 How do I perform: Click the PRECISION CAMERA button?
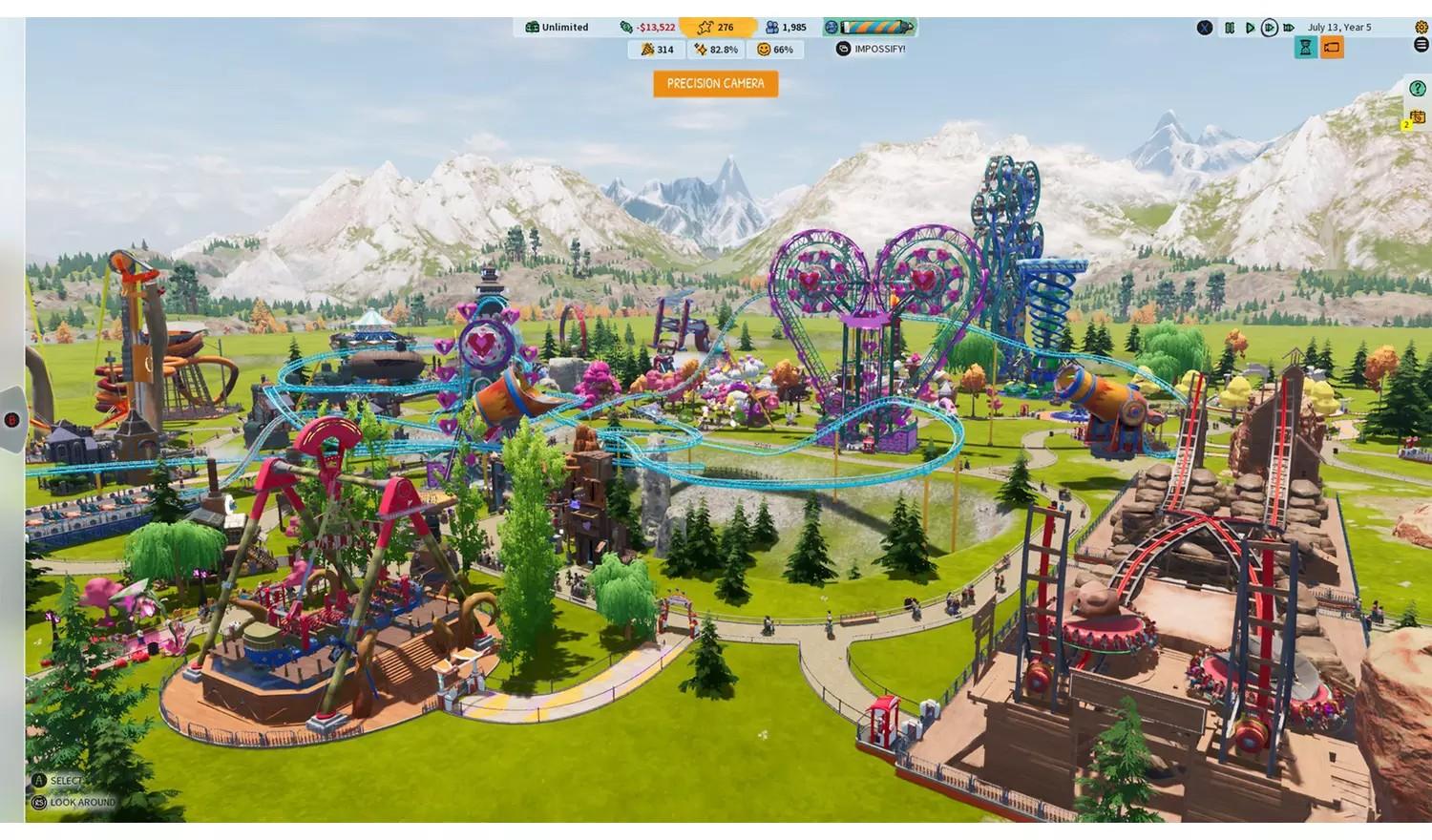pos(714,84)
